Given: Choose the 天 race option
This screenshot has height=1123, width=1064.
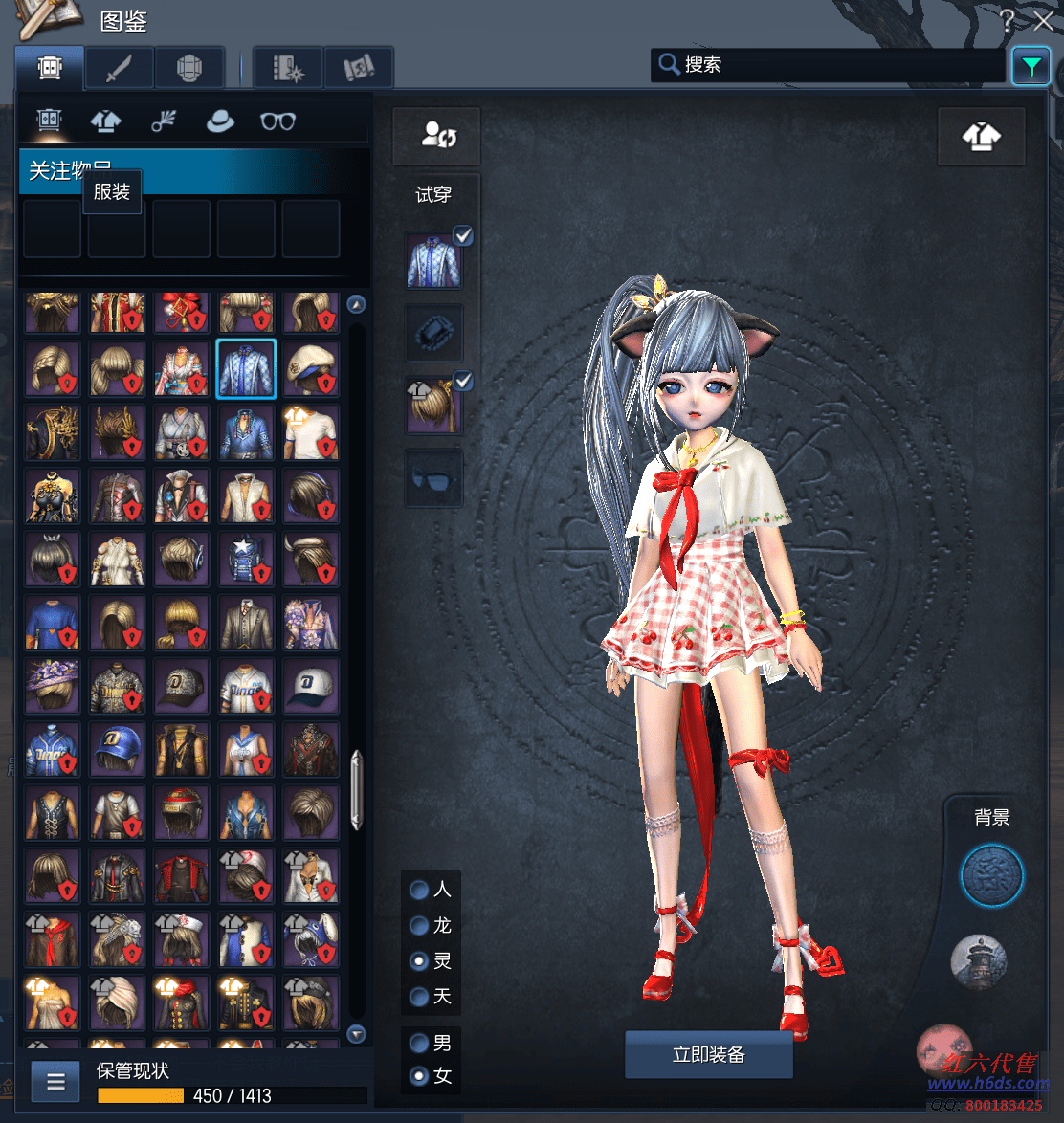Looking at the screenshot, I should 419,997.
